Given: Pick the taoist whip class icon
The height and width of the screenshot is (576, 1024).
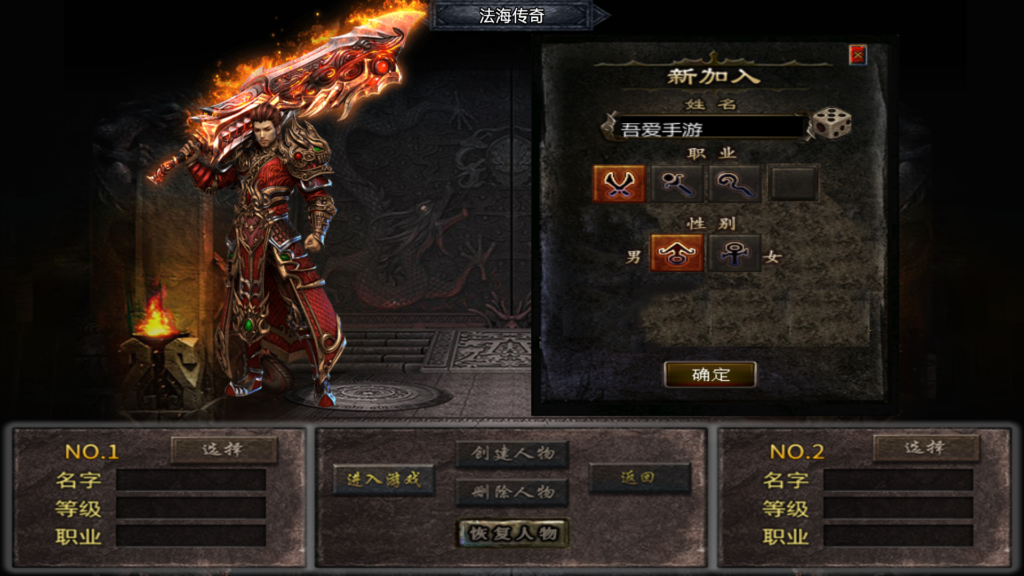Looking at the screenshot, I should (735, 184).
